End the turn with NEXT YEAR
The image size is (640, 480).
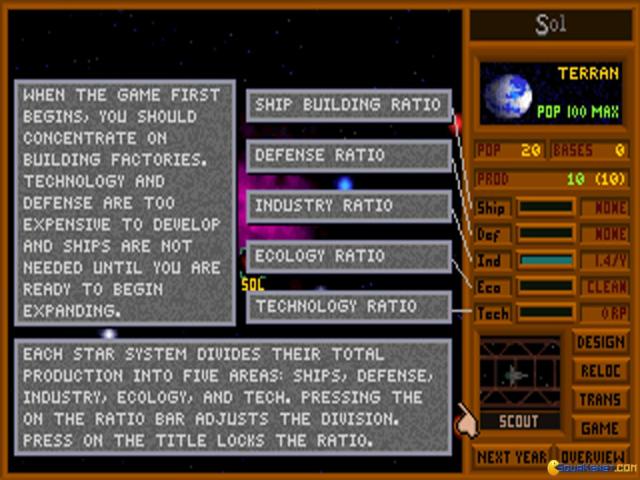coord(511,457)
